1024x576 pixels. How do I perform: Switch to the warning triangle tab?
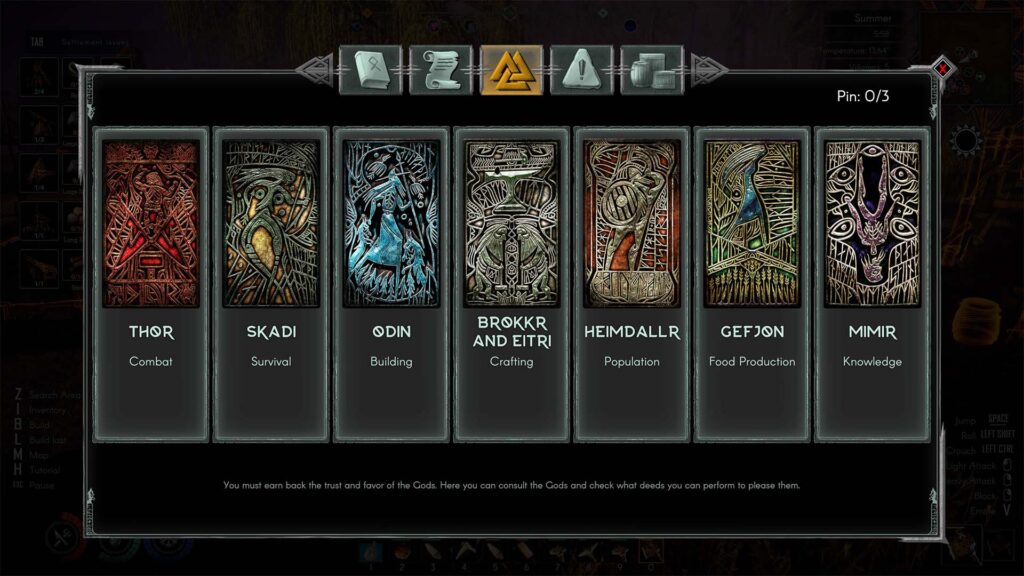point(581,70)
